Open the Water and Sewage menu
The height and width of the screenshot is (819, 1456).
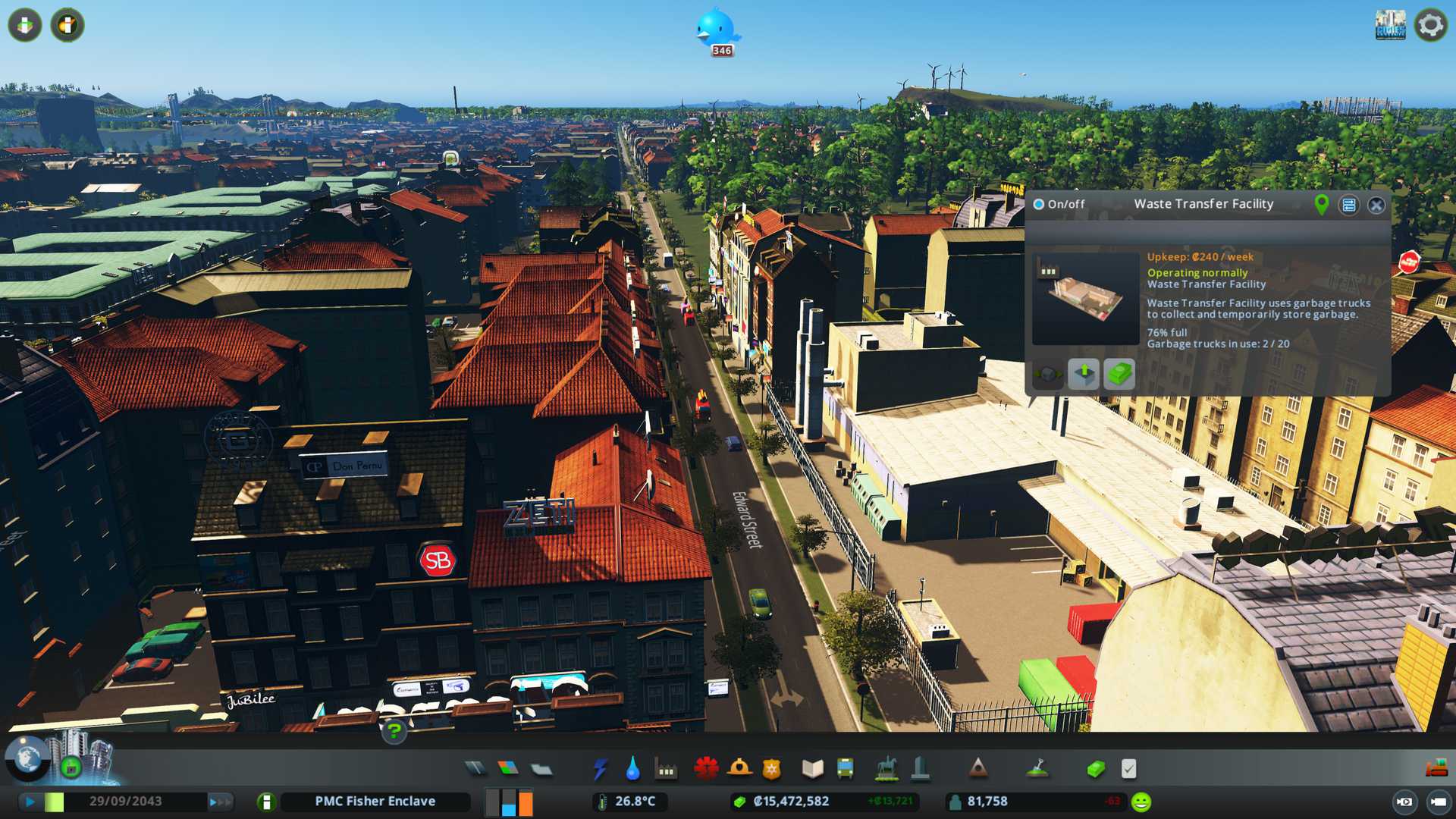(x=632, y=769)
